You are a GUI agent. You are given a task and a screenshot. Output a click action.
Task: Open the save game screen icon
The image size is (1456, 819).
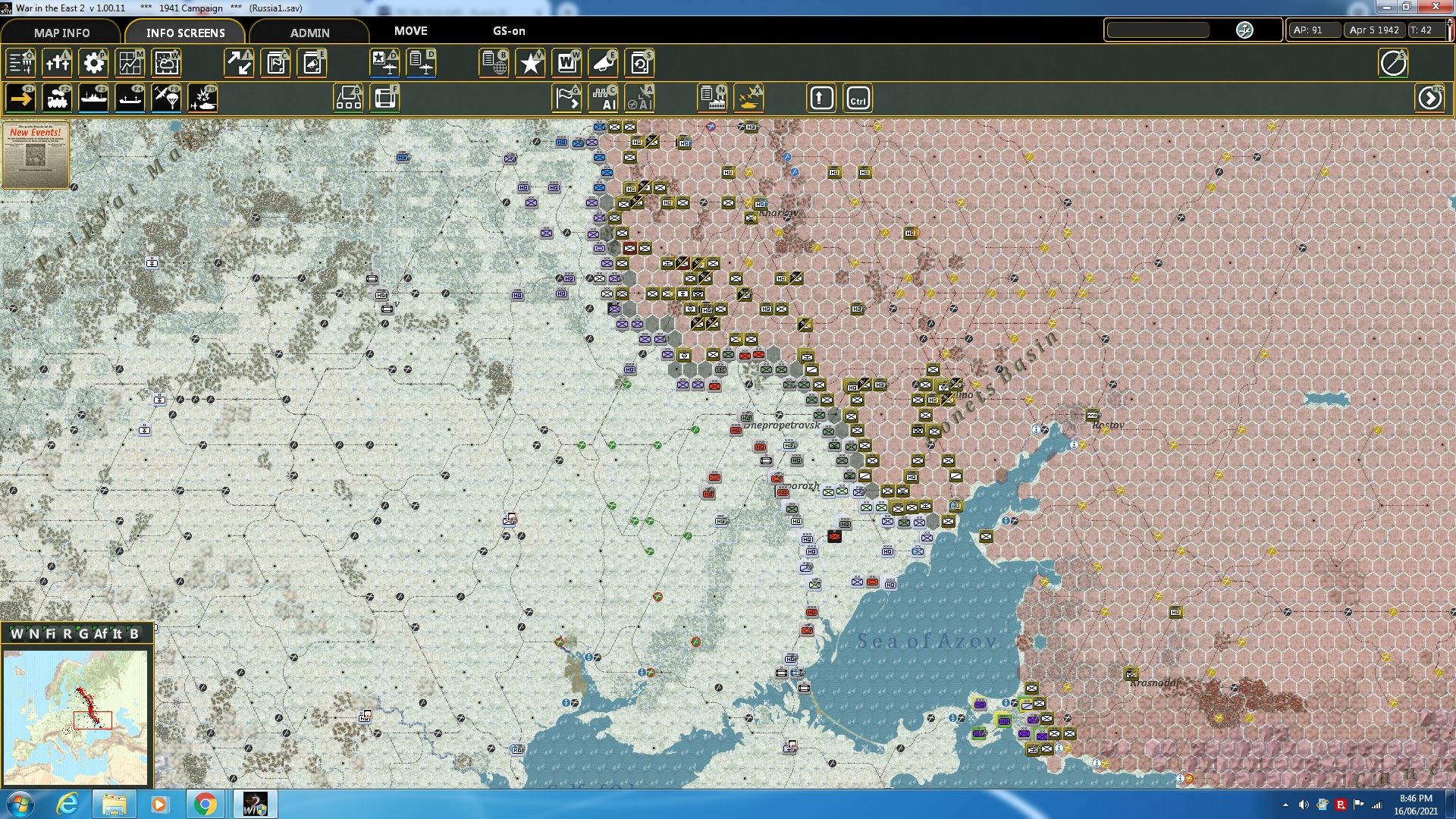point(639,64)
